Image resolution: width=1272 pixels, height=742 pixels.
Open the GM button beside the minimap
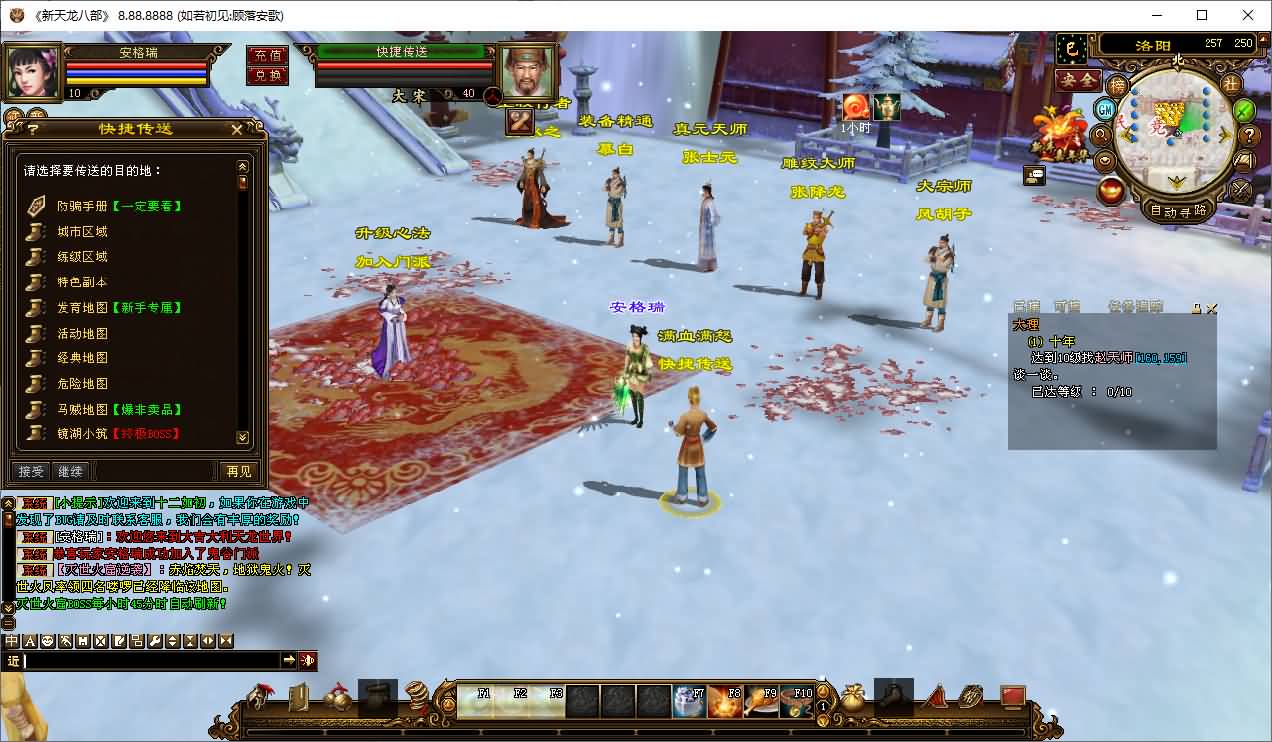pos(1105,108)
